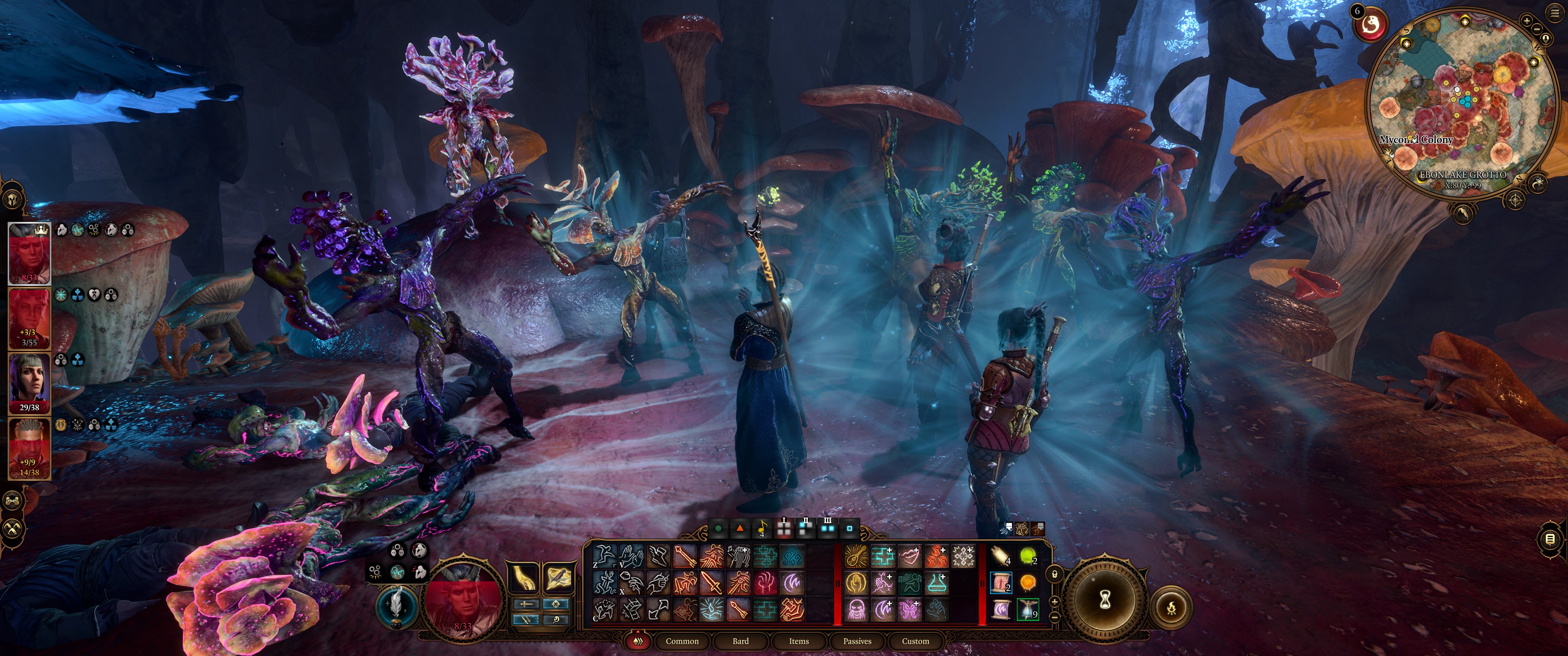The image size is (1568, 656).
Task: Open the Bard hotbar tab
Action: pos(740,641)
